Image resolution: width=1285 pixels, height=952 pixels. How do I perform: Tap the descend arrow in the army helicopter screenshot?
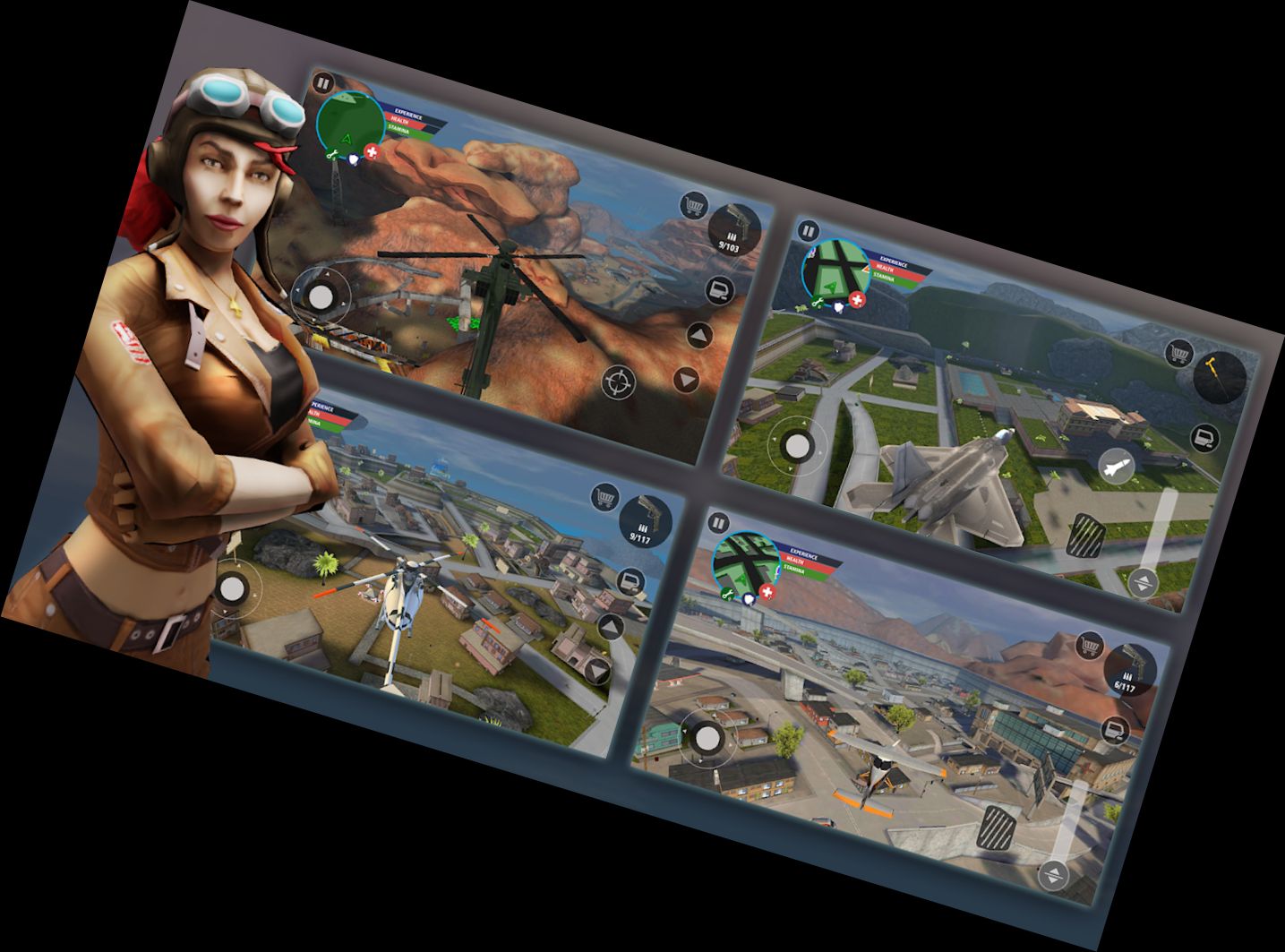point(685,380)
